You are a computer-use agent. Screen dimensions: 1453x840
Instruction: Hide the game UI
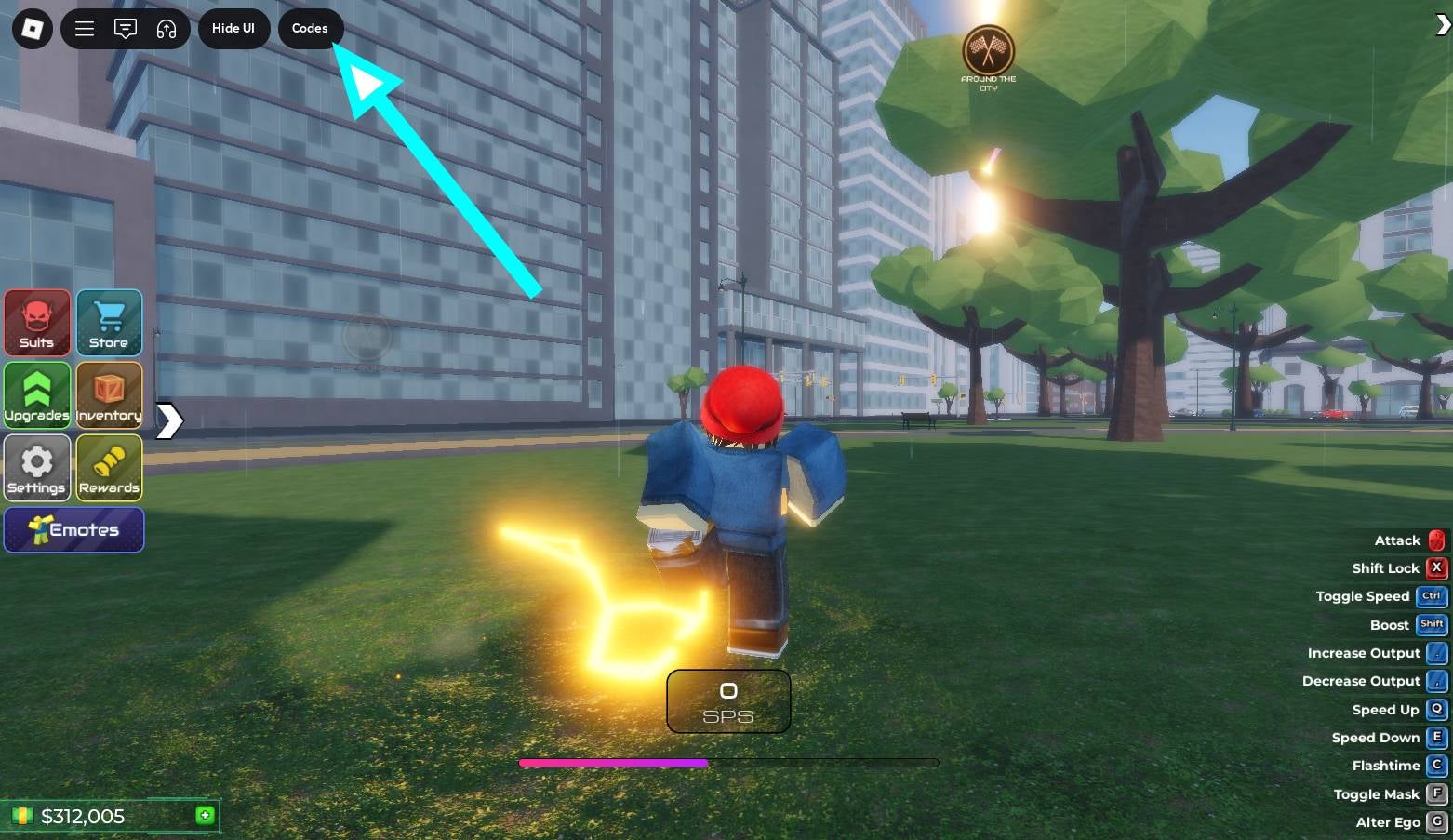[x=233, y=29]
